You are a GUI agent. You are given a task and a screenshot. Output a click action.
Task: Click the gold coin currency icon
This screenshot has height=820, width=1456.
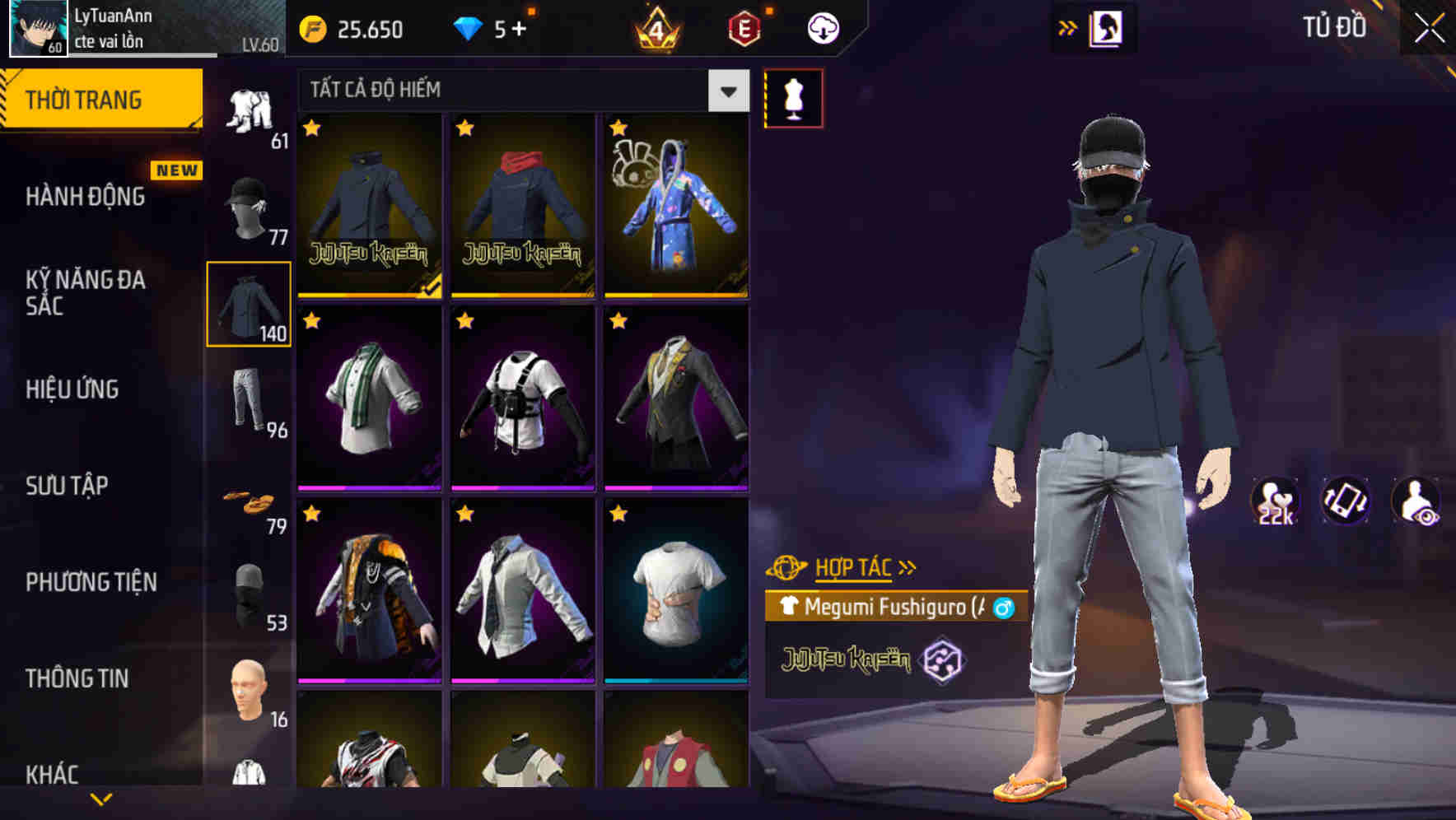click(x=311, y=29)
